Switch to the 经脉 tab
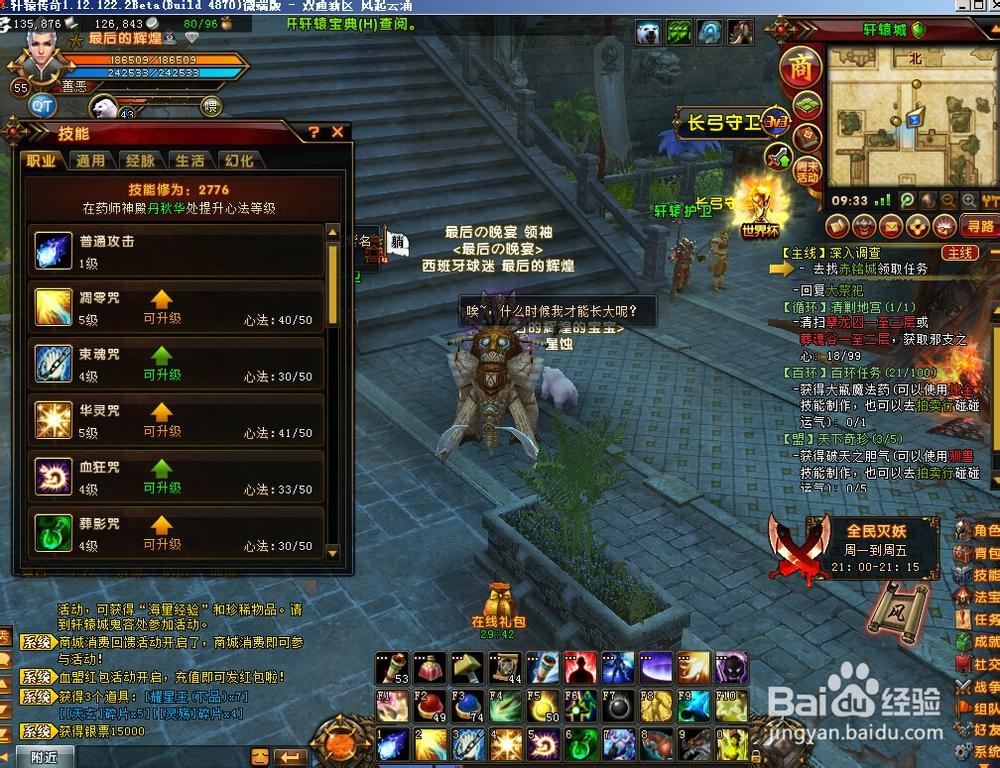Screen dimensions: 1000x768 click(x=140, y=160)
